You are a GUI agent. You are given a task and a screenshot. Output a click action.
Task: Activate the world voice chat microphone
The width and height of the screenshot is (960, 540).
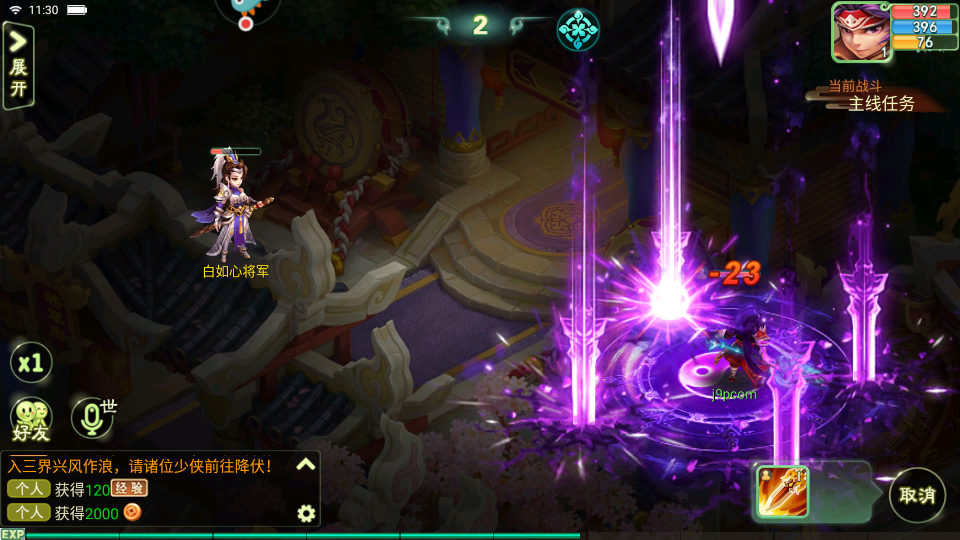click(92, 418)
